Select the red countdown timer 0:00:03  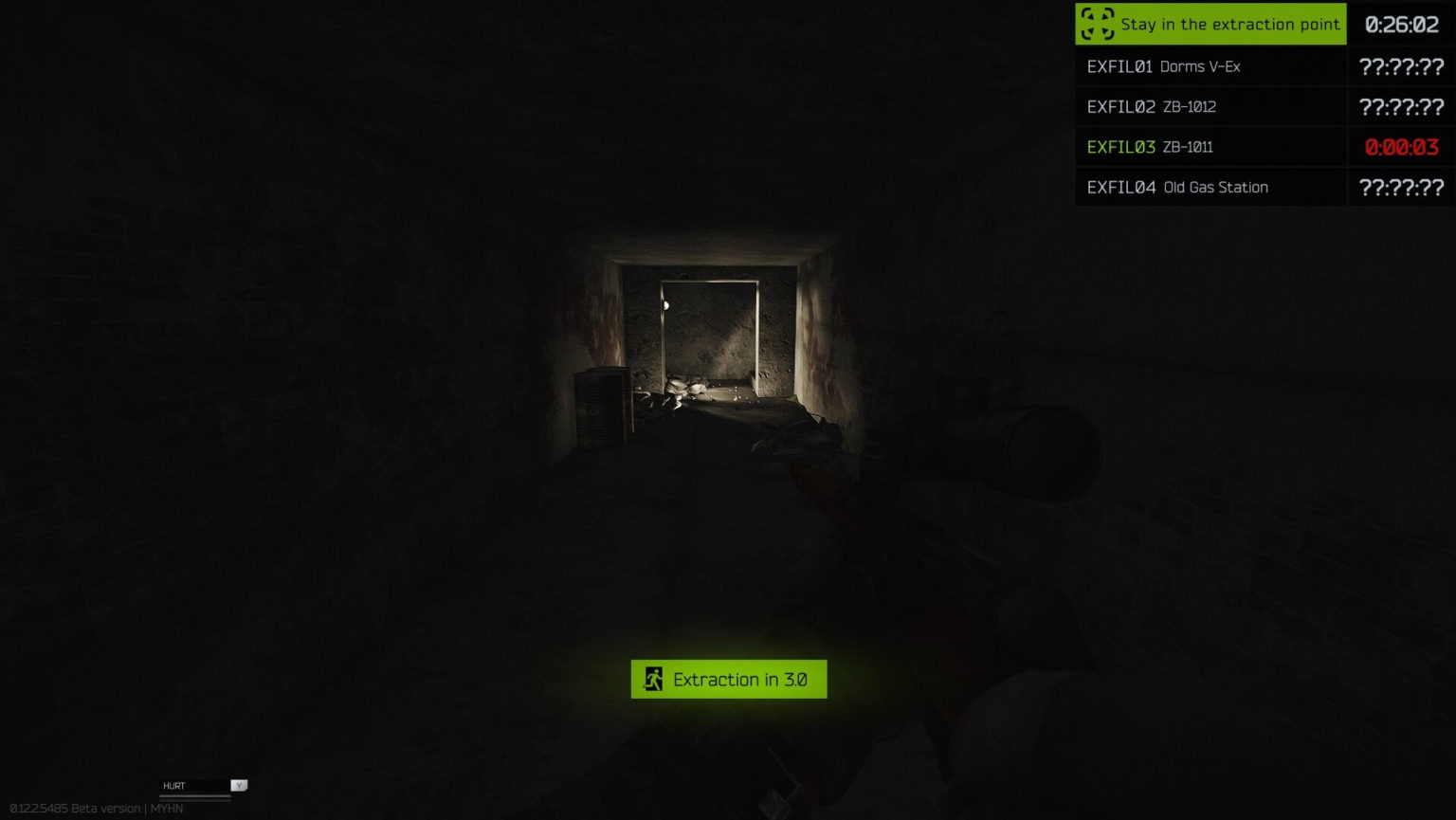(x=1400, y=147)
